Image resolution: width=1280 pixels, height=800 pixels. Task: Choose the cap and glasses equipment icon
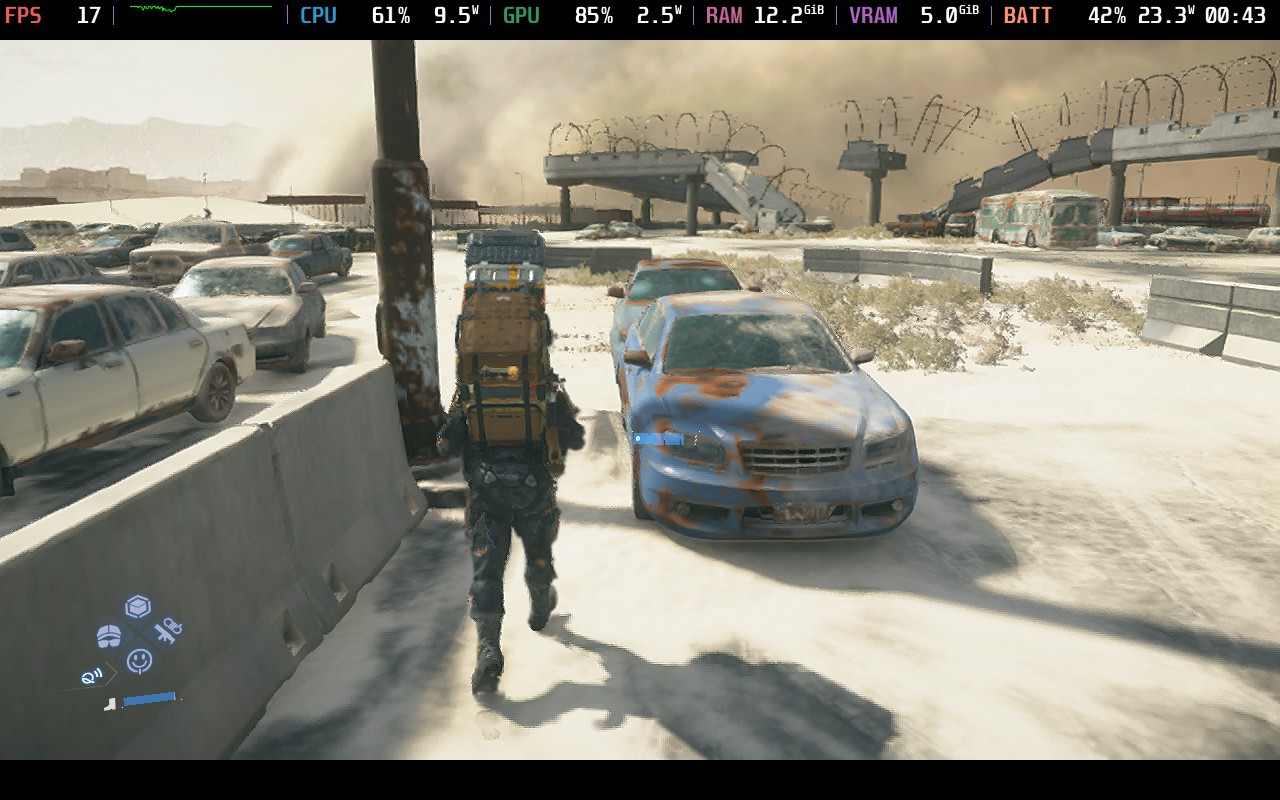(109, 635)
